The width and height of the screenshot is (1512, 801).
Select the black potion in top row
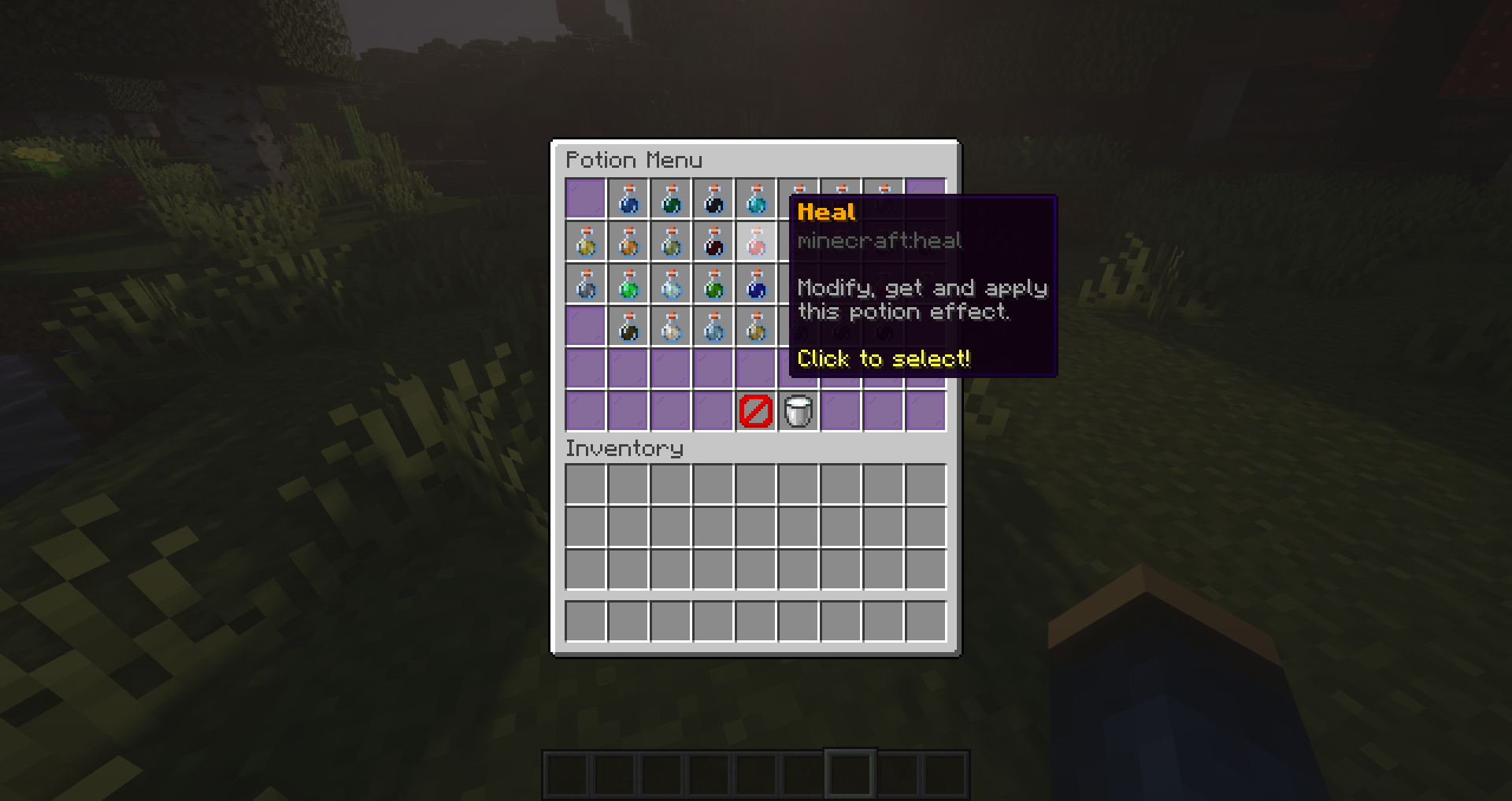[713, 198]
